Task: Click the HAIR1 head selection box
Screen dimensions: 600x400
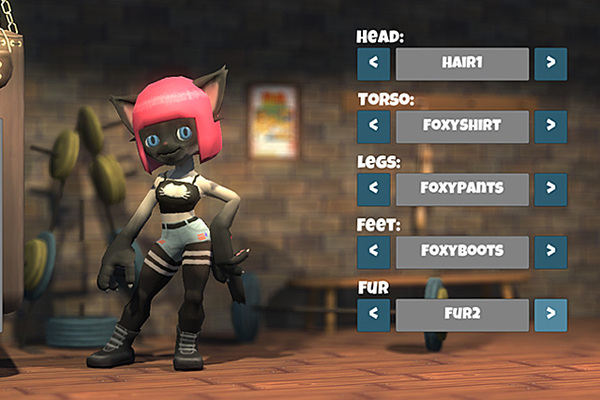Action: (x=462, y=64)
